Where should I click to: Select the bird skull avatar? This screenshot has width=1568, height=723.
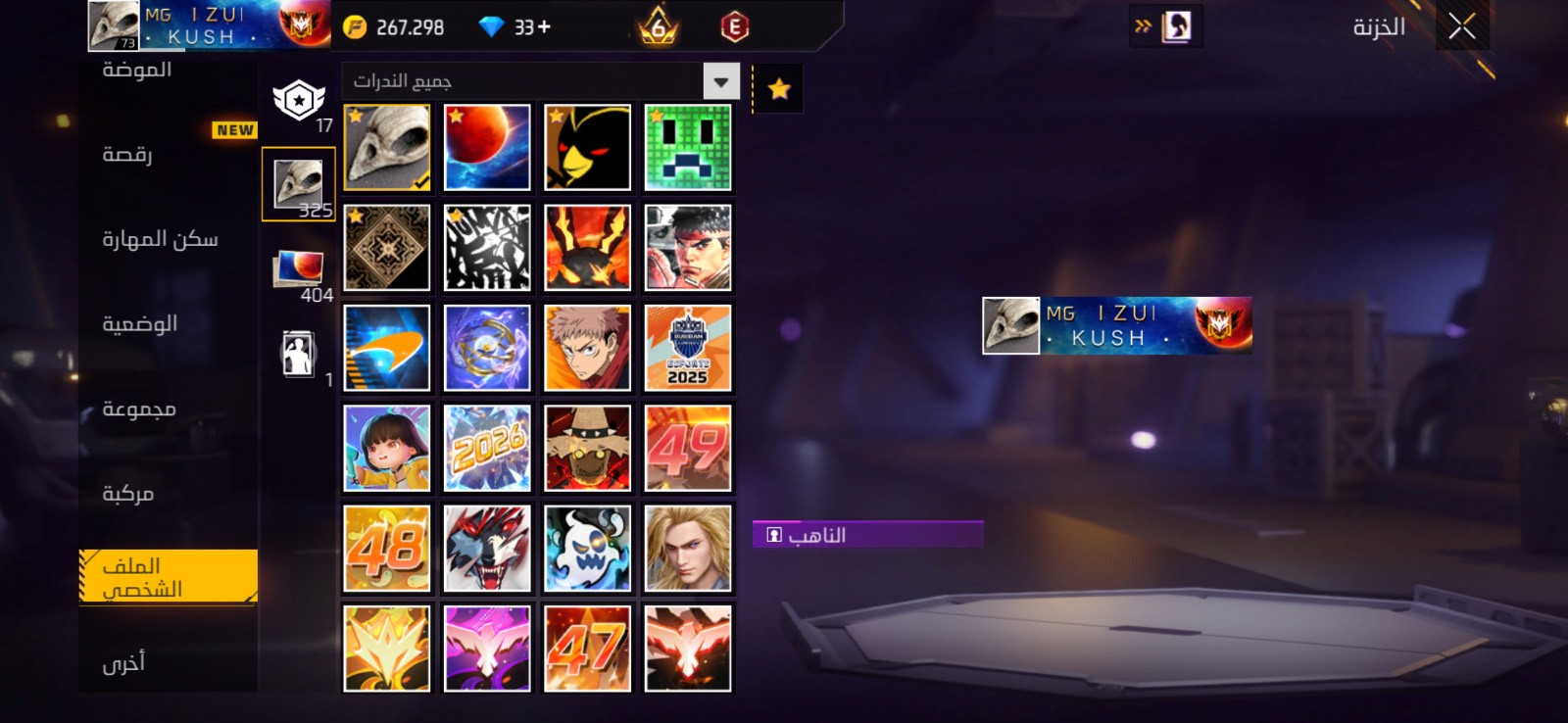[x=387, y=147]
